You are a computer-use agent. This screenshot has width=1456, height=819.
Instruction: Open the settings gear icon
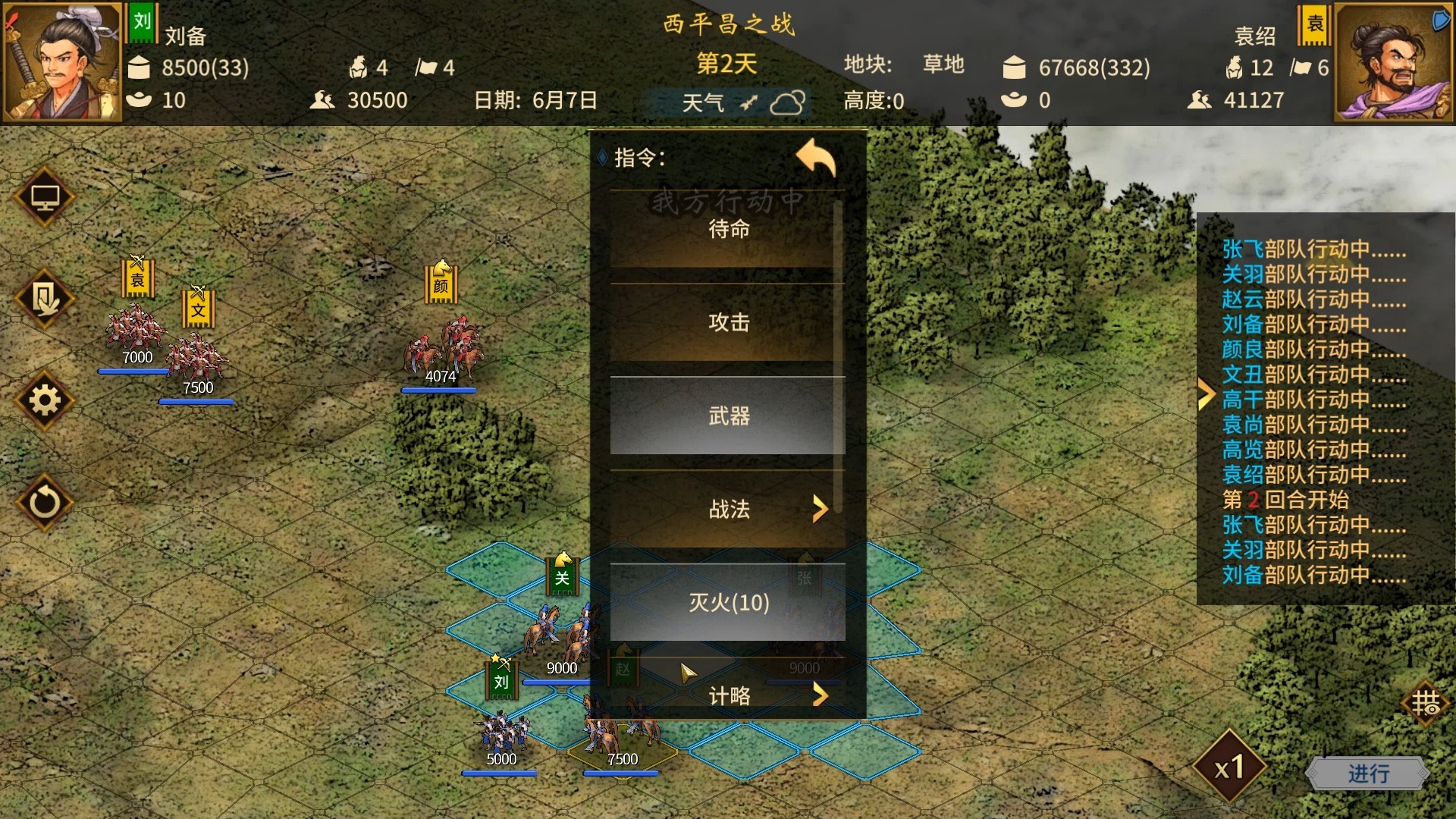[x=44, y=402]
